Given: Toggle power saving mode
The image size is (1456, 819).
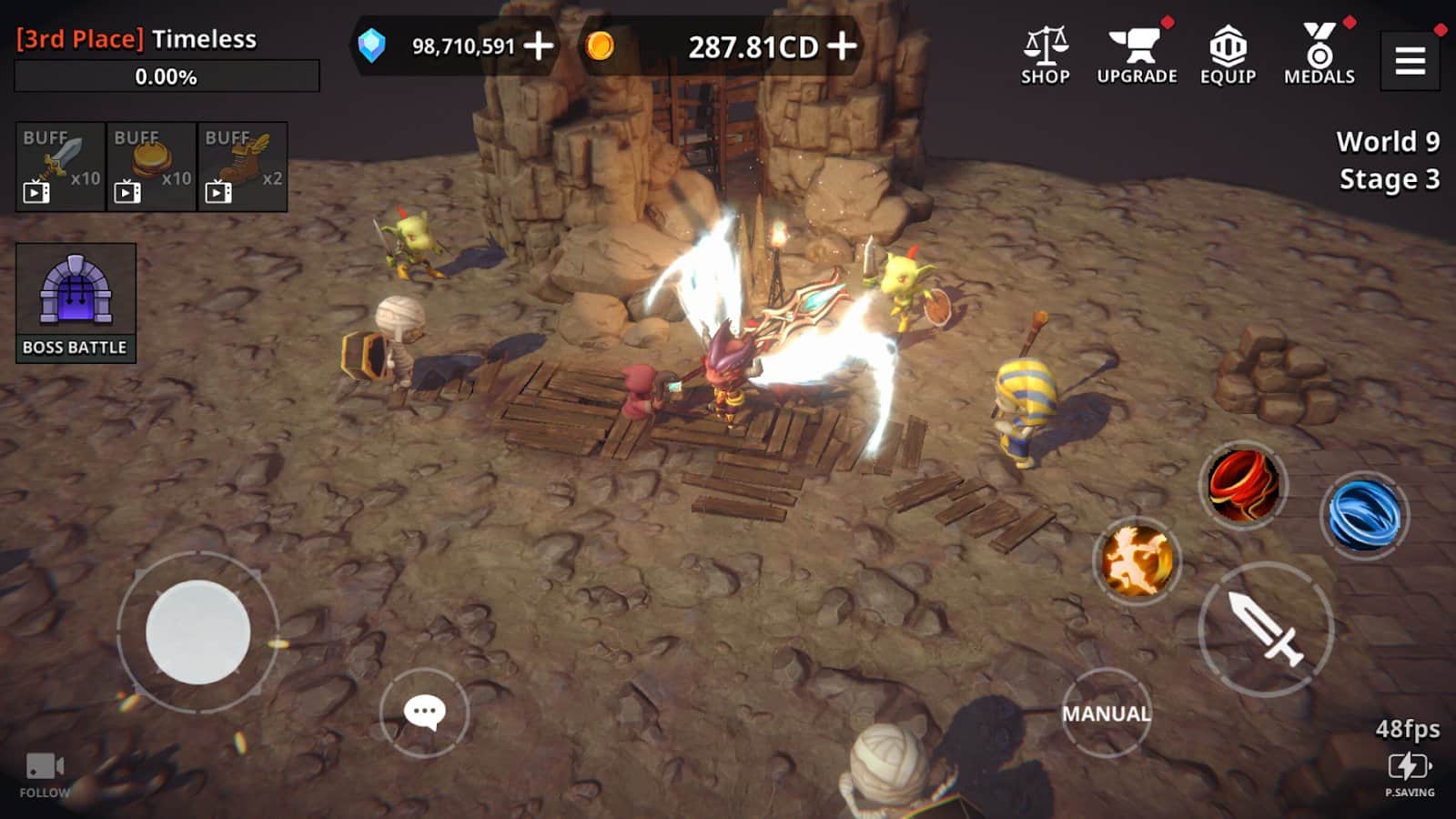Looking at the screenshot, I should [x=1409, y=773].
